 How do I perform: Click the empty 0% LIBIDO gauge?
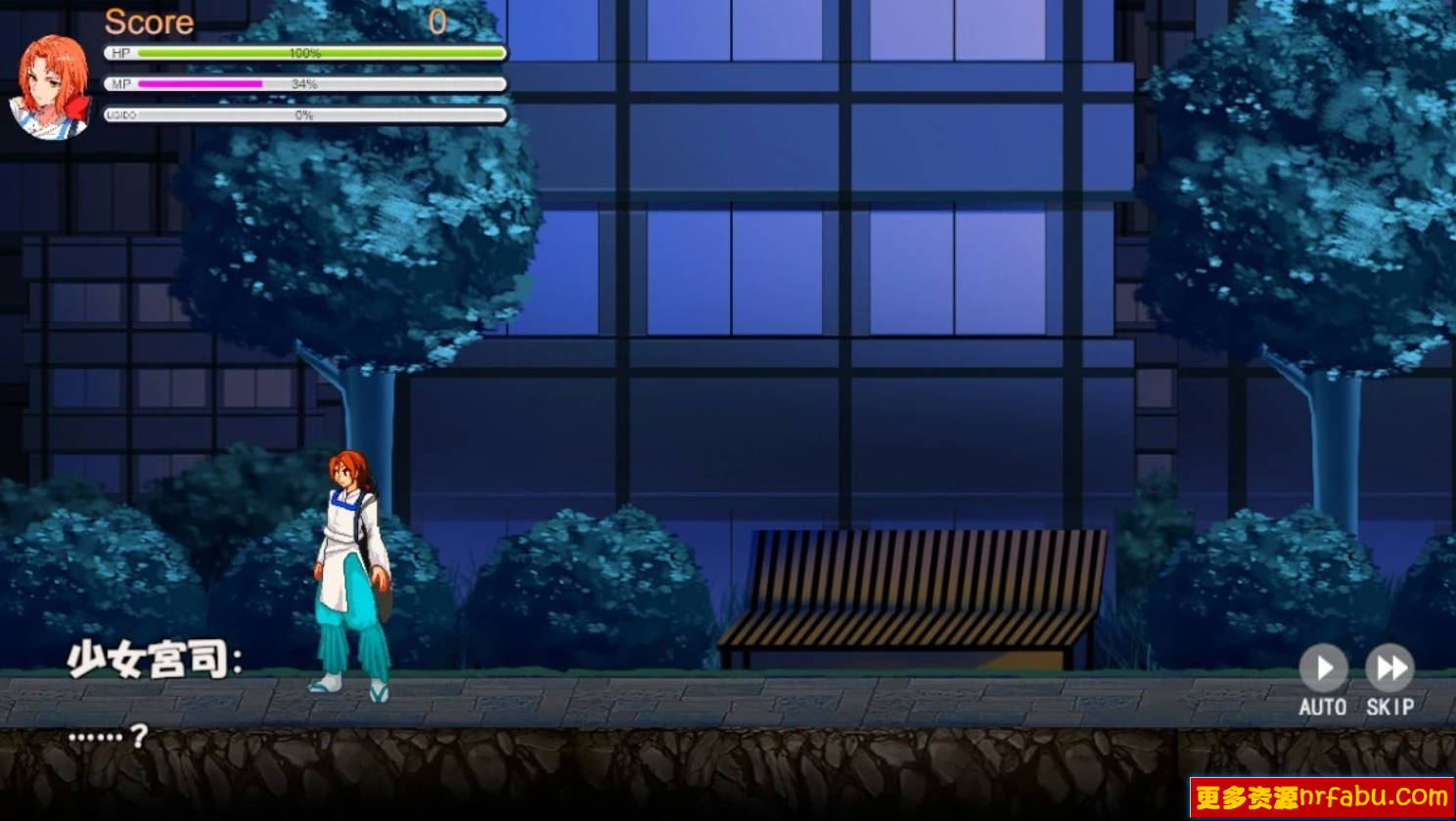click(x=303, y=114)
